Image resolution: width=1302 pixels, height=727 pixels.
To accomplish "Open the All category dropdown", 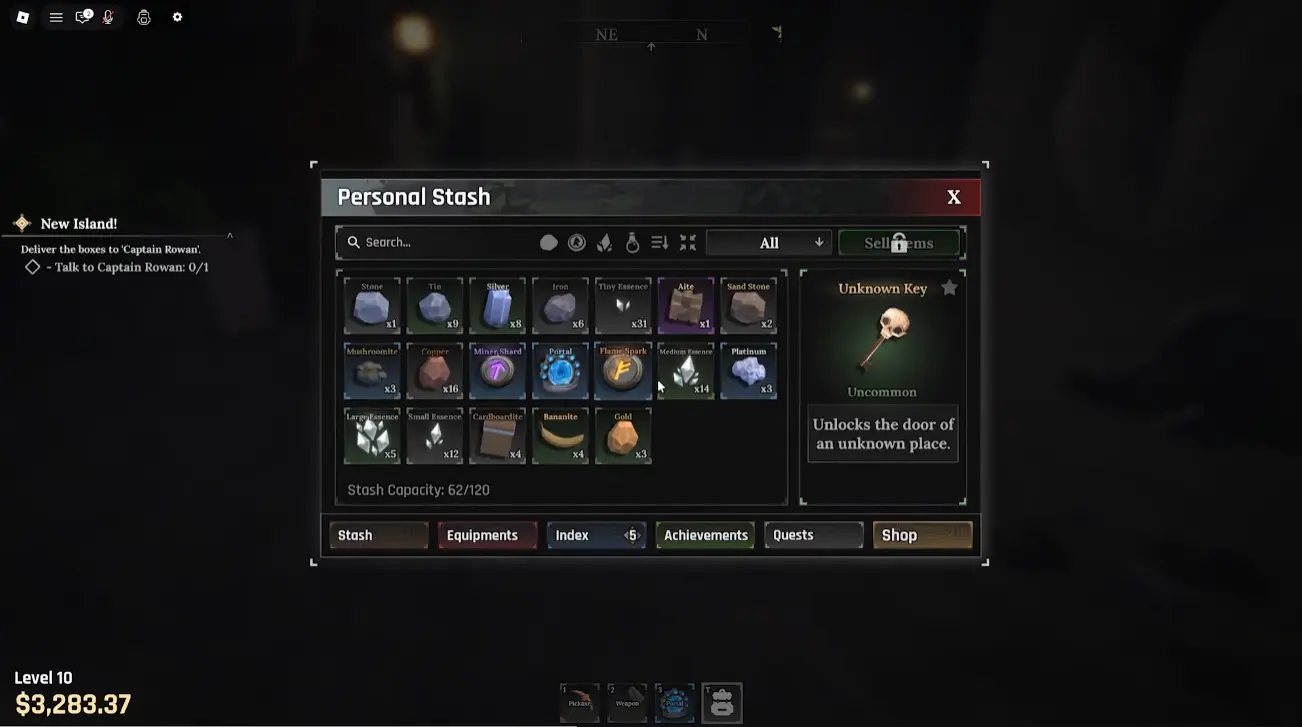I will pyautogui.click(x=768, y=242).
